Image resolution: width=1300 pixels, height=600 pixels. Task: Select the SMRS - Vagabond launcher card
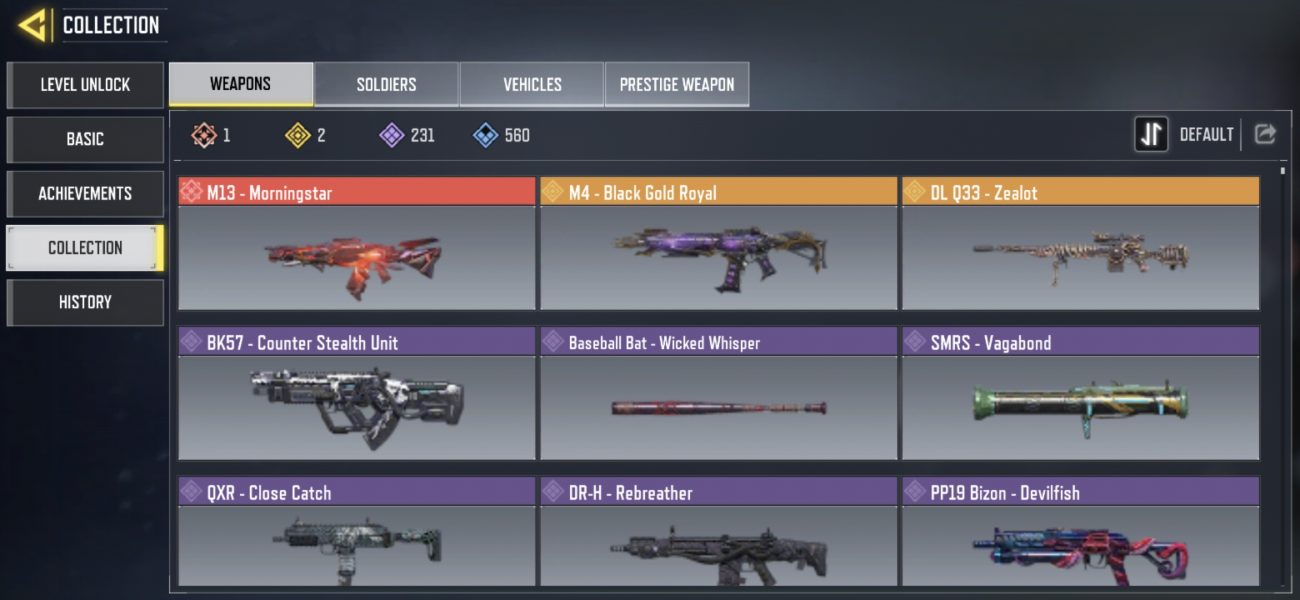pos(1080,395)
